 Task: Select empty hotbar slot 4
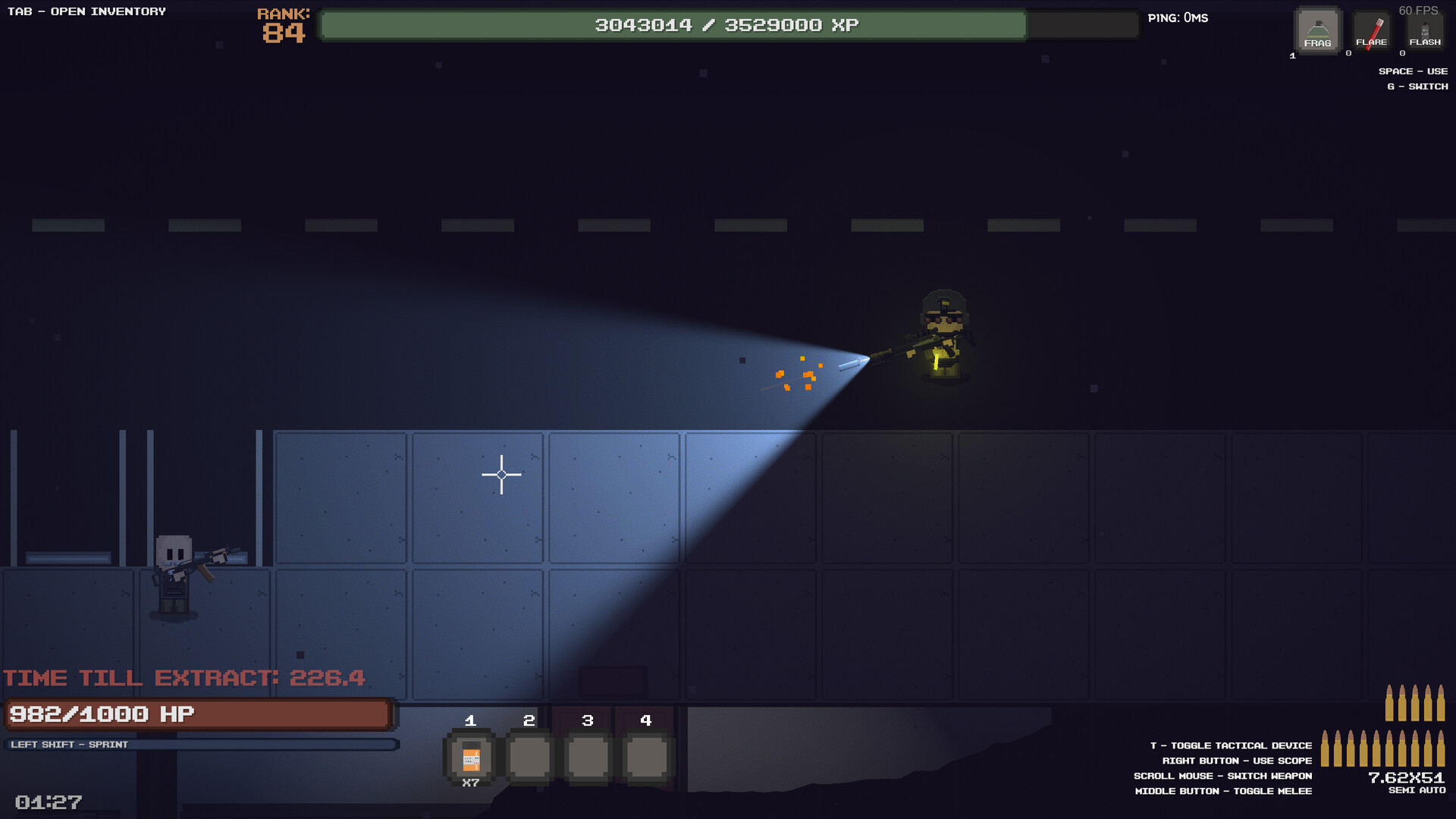pos(645,756)
